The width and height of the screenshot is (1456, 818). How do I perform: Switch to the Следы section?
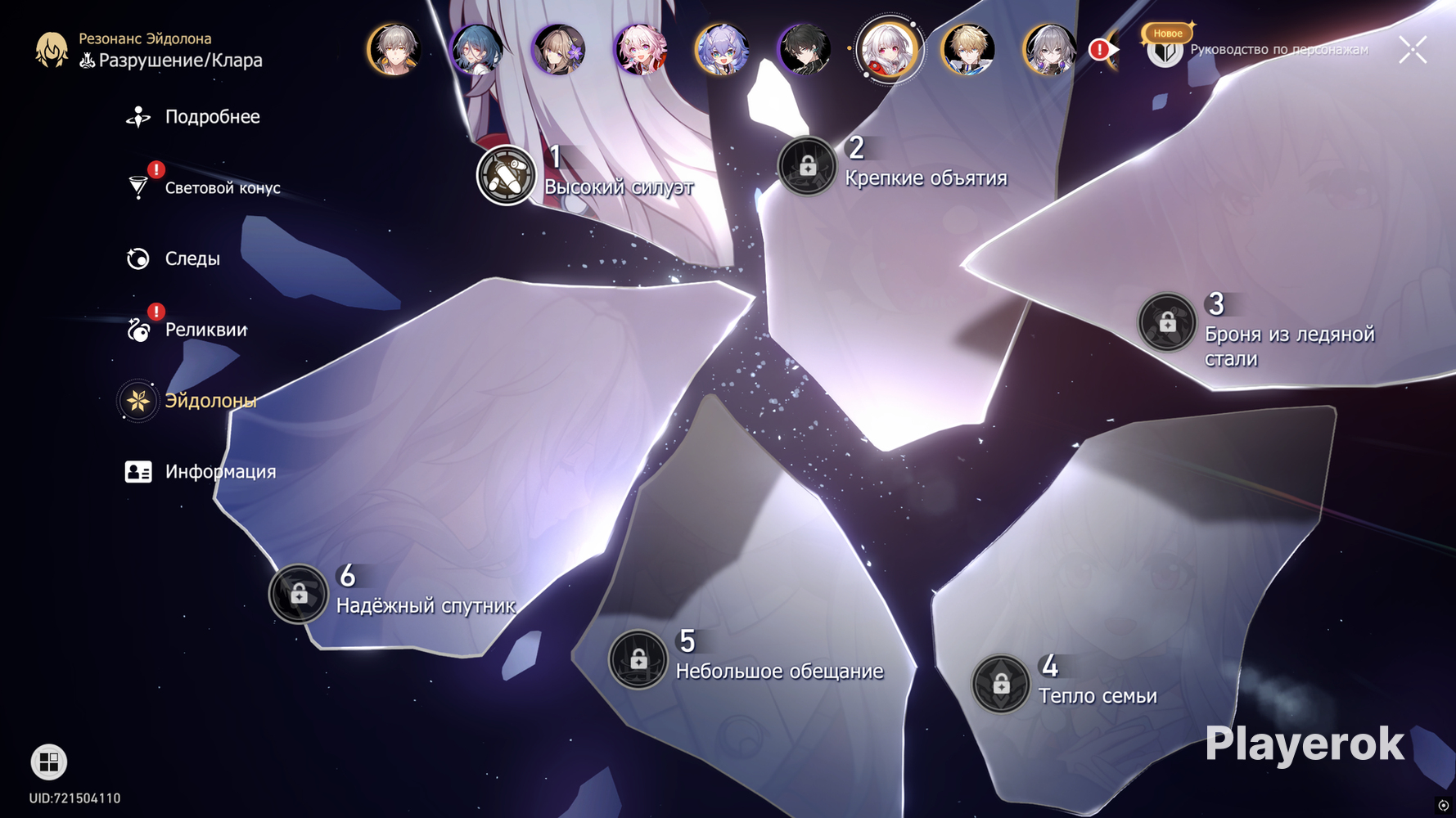pos(192,259)
